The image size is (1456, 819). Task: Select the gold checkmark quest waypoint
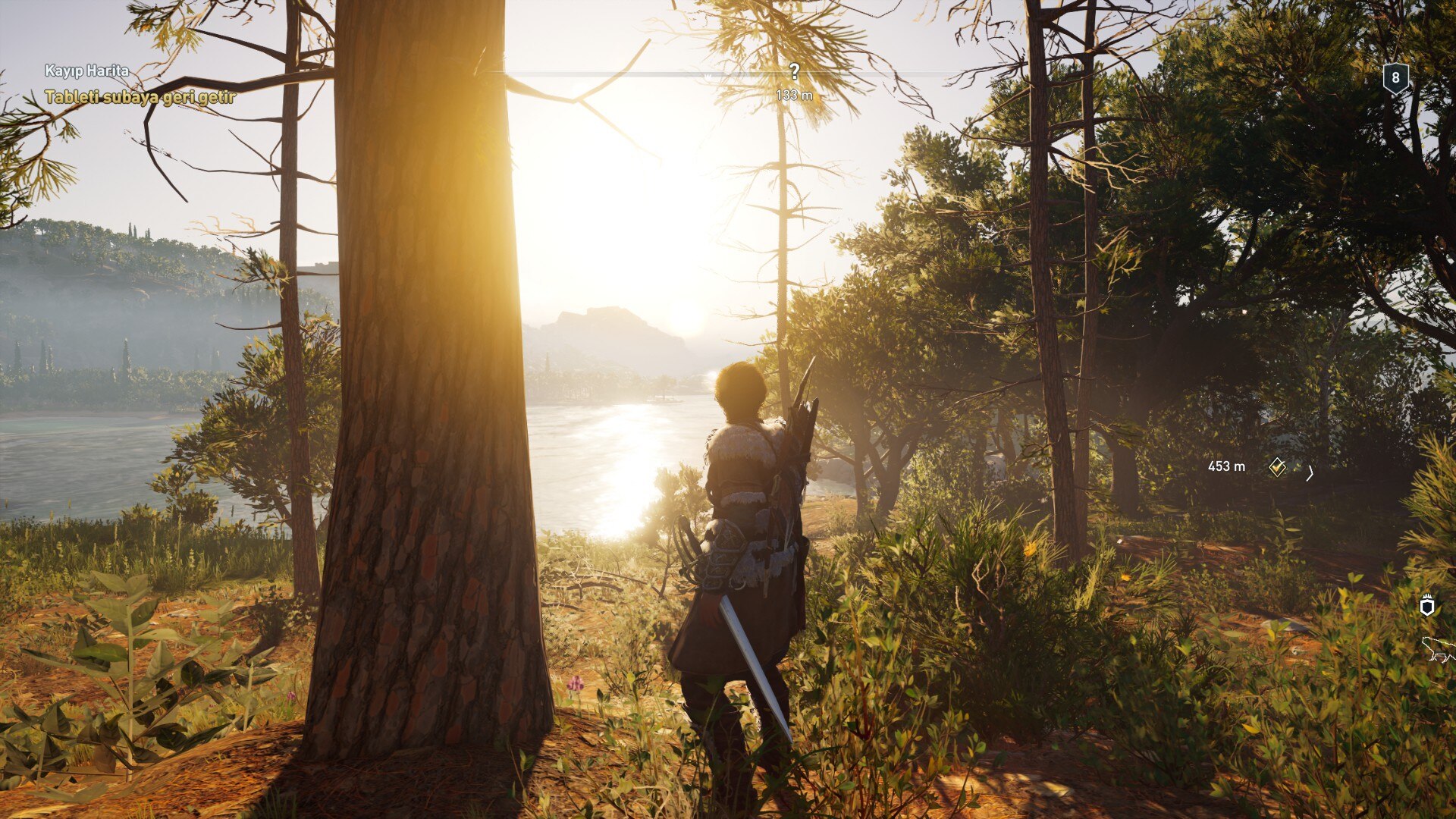point(1277,467)
